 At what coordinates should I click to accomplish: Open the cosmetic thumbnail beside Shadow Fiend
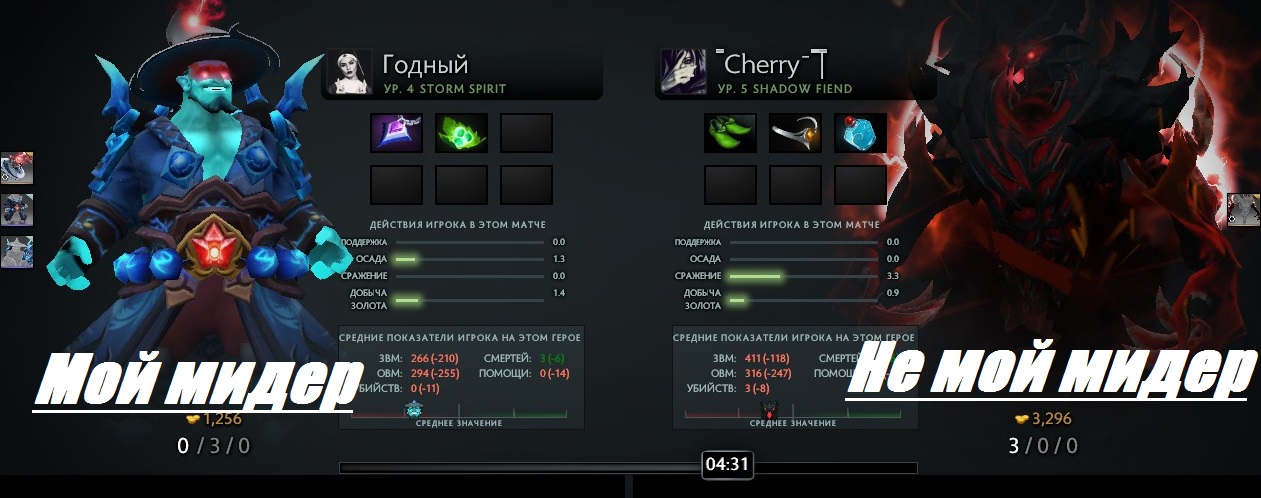click(1243, 209)
